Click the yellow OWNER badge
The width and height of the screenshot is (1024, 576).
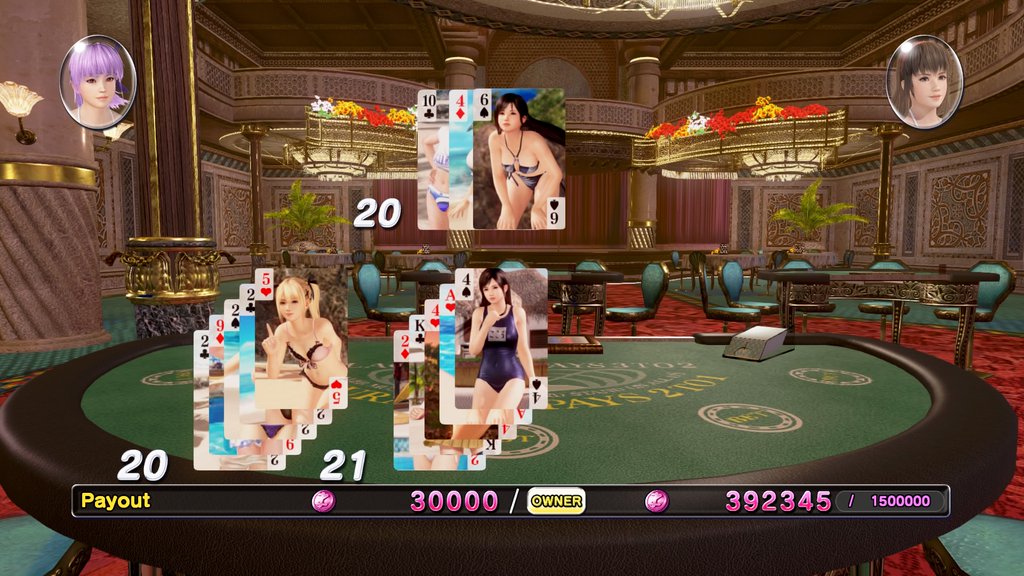point(556,501)
